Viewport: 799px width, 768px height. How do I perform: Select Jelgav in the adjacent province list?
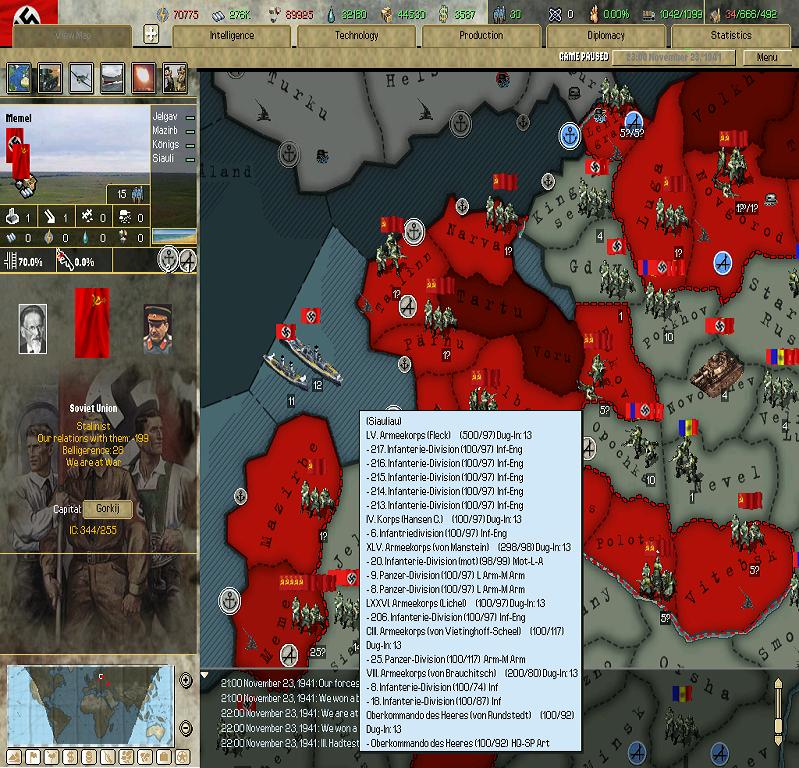point(165,117)
